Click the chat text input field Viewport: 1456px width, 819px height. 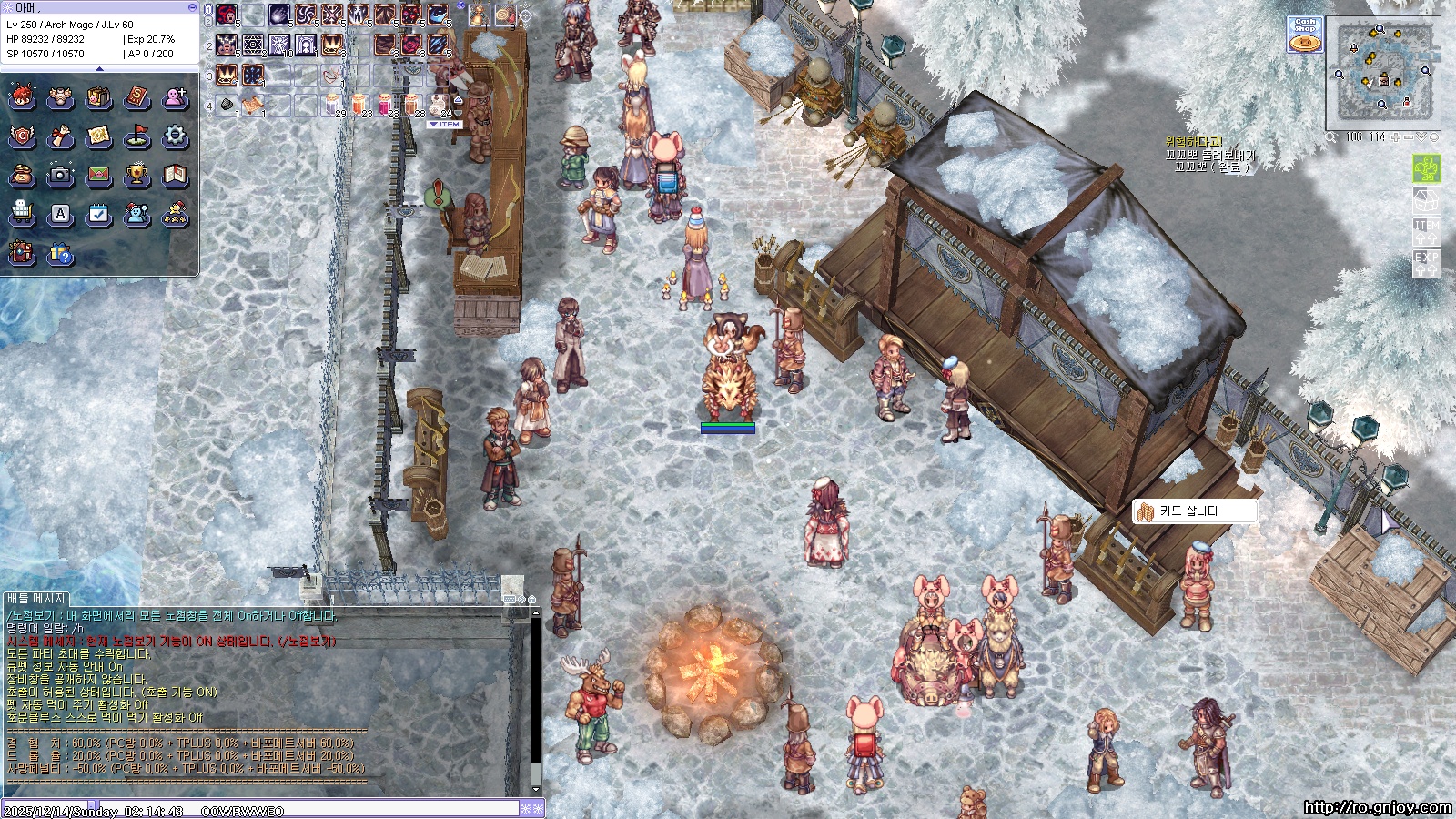coord(346,809)
